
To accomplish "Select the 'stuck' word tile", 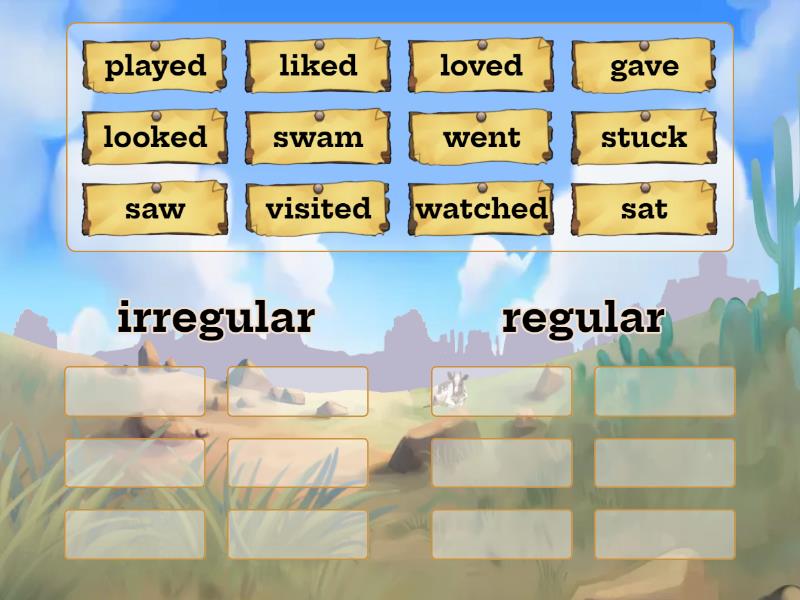I will [x=644, y=137].
